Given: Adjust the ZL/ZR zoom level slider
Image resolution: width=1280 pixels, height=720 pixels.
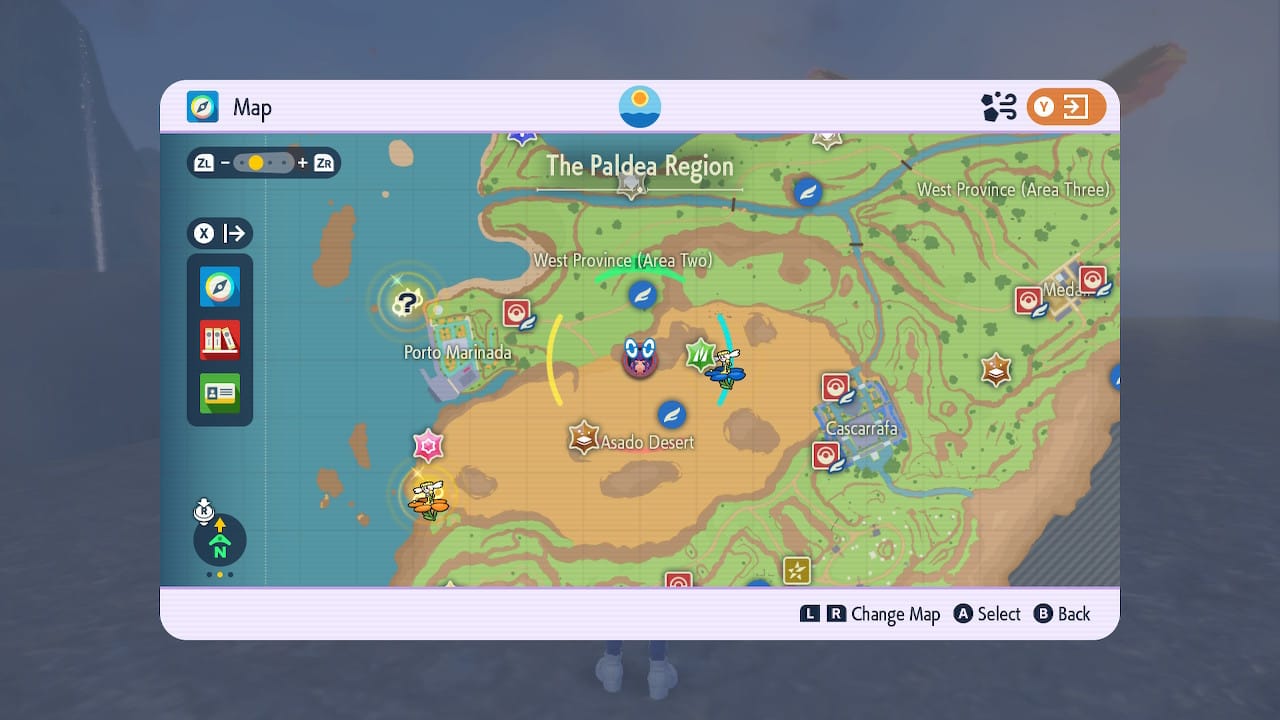Looking at the screenshot, I should pos(262,162).
